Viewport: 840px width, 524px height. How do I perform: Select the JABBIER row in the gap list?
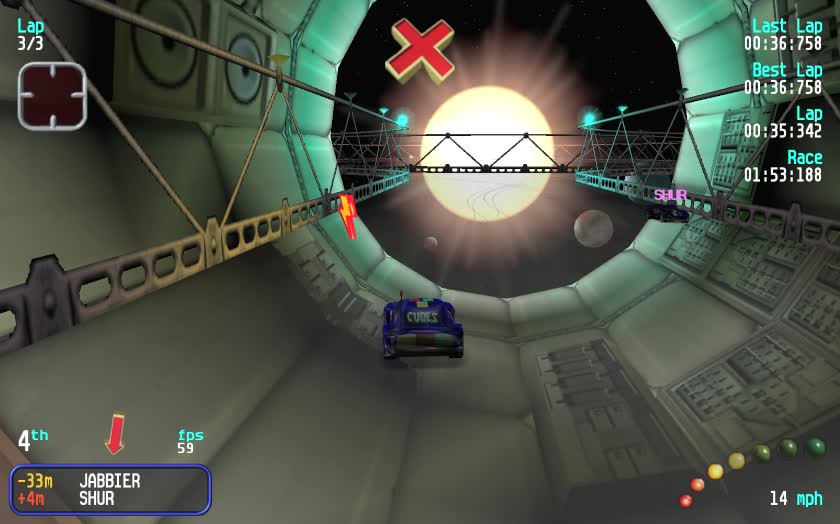(109, 481)
